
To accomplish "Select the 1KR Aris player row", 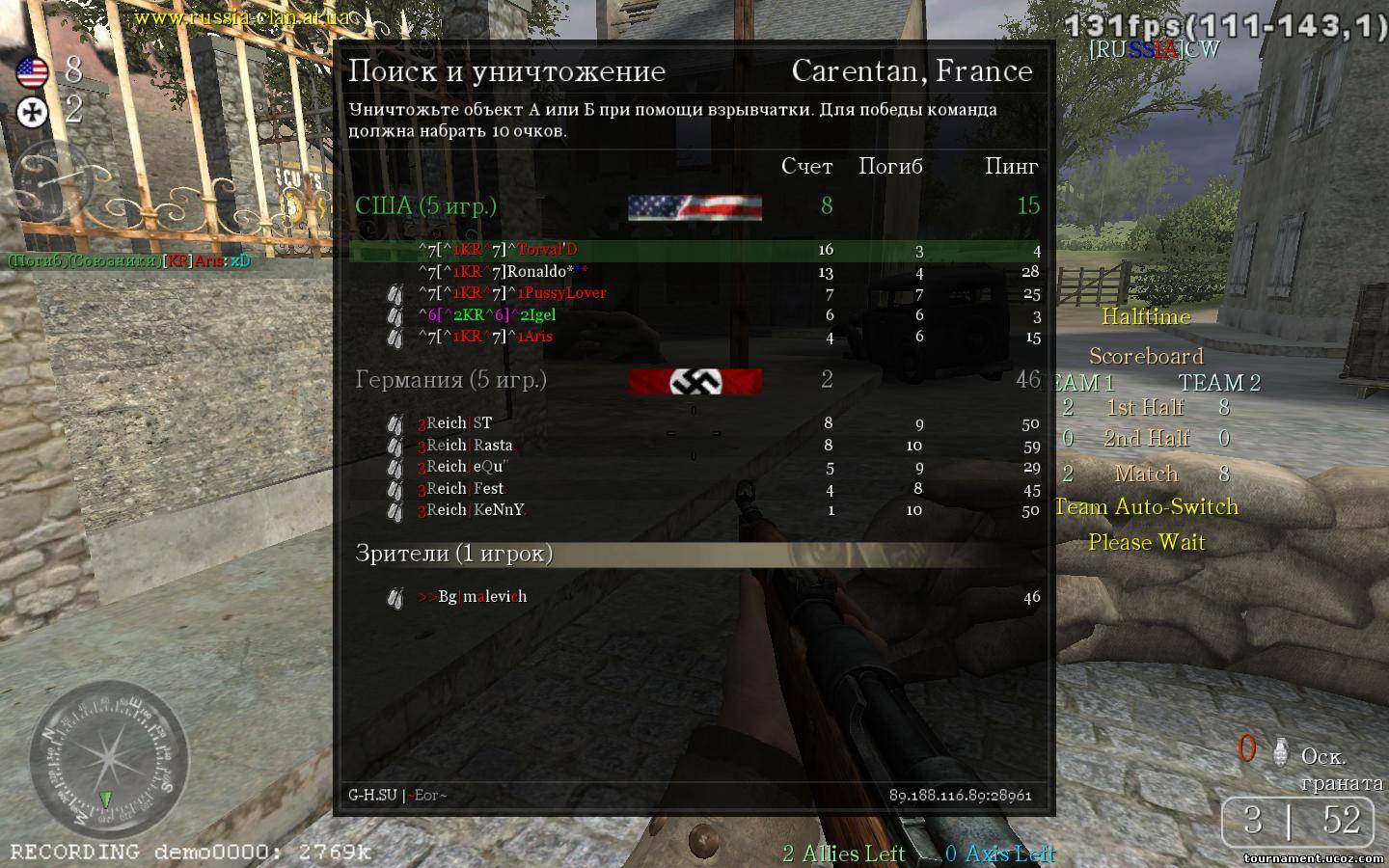I will [x=694, y=337].
